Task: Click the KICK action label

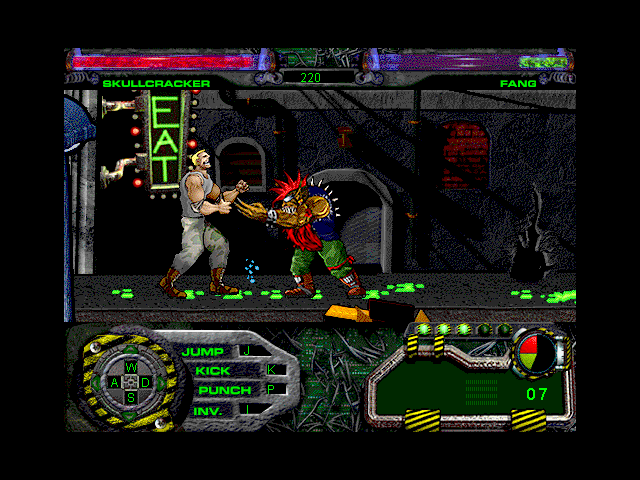Action: pyautogui.click(x=212, y=371)
